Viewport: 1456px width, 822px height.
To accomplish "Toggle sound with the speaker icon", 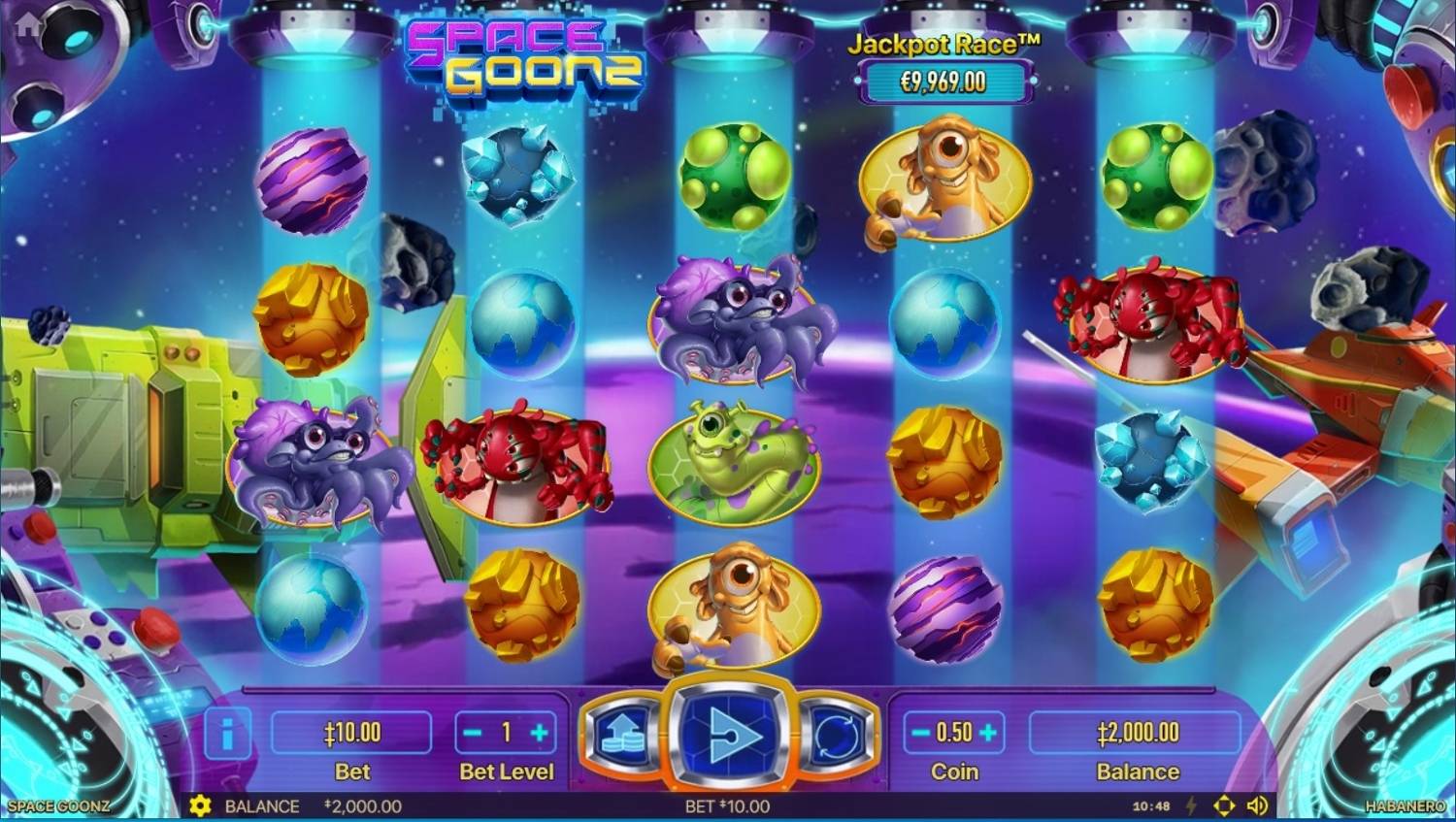I will point(1257,806).
